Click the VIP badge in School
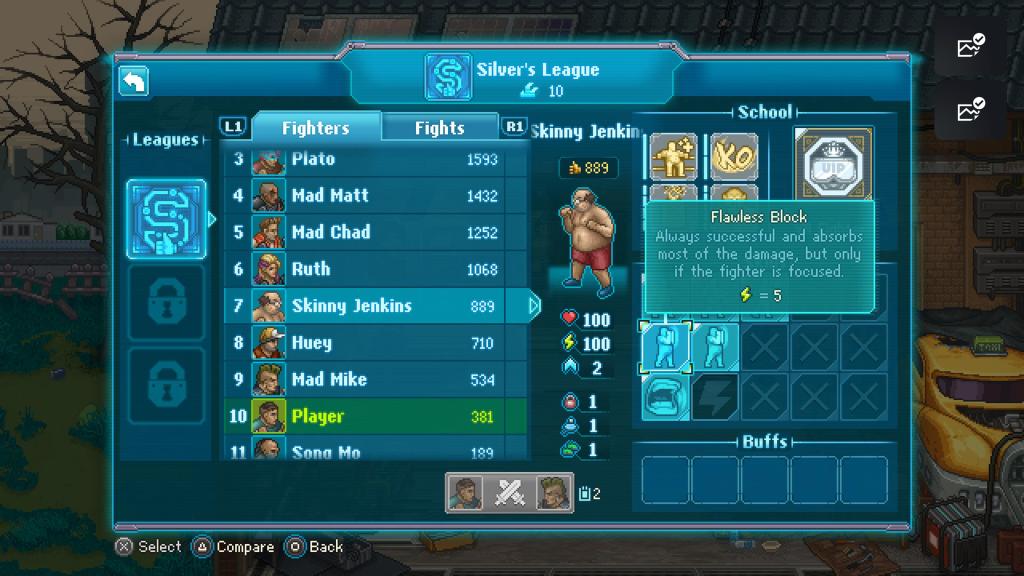1024x576 pixels. [833, 162]
